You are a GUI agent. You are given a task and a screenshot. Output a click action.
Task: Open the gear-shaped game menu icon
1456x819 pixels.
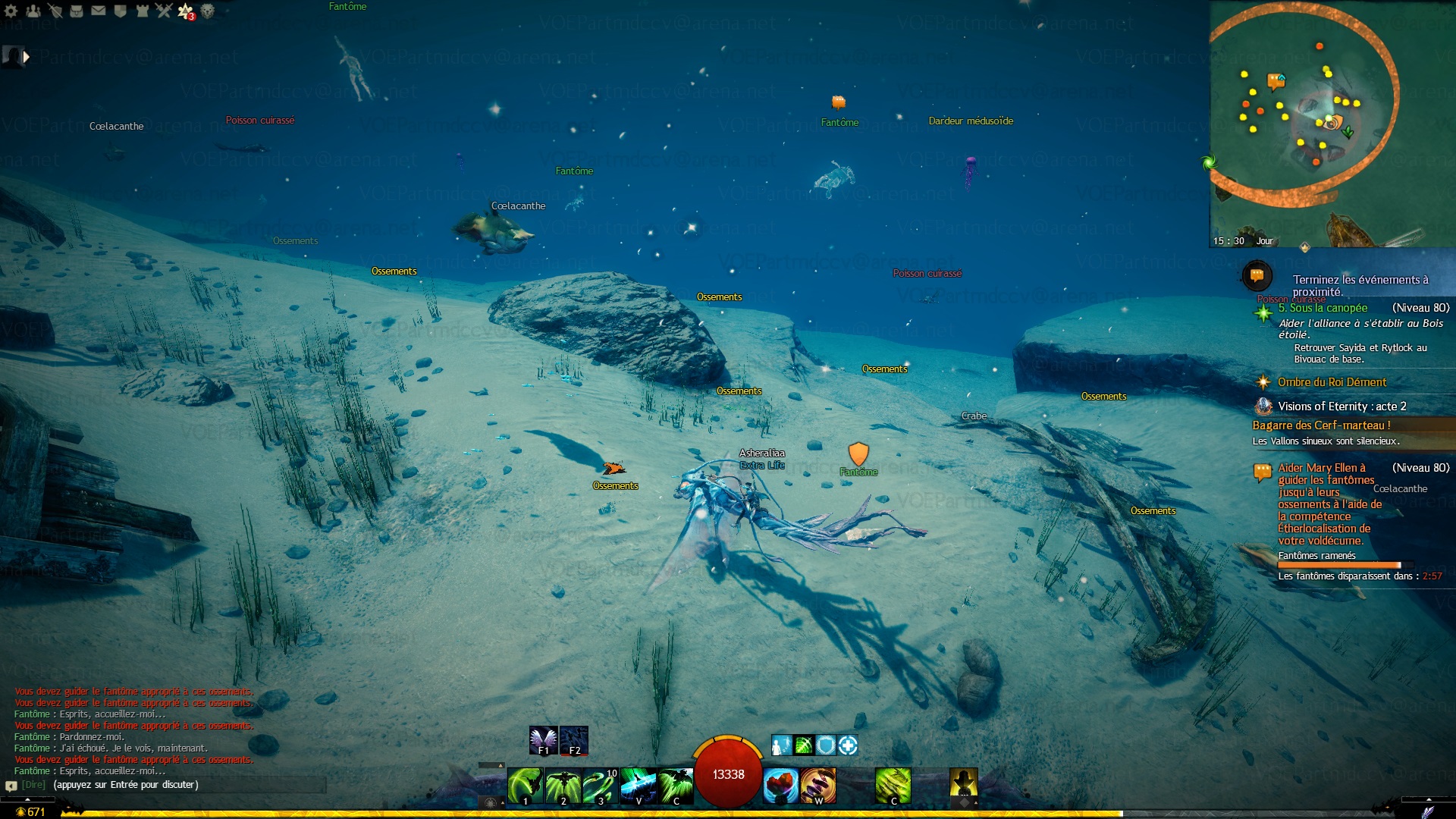coord(11,11)
